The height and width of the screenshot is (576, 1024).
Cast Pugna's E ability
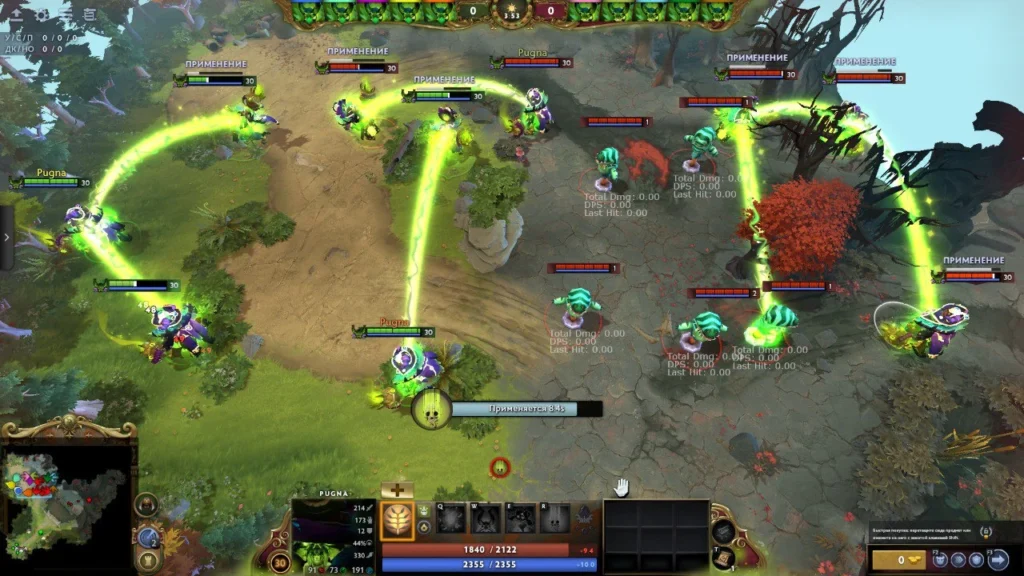pyautogui.click(x=520, y=519)
